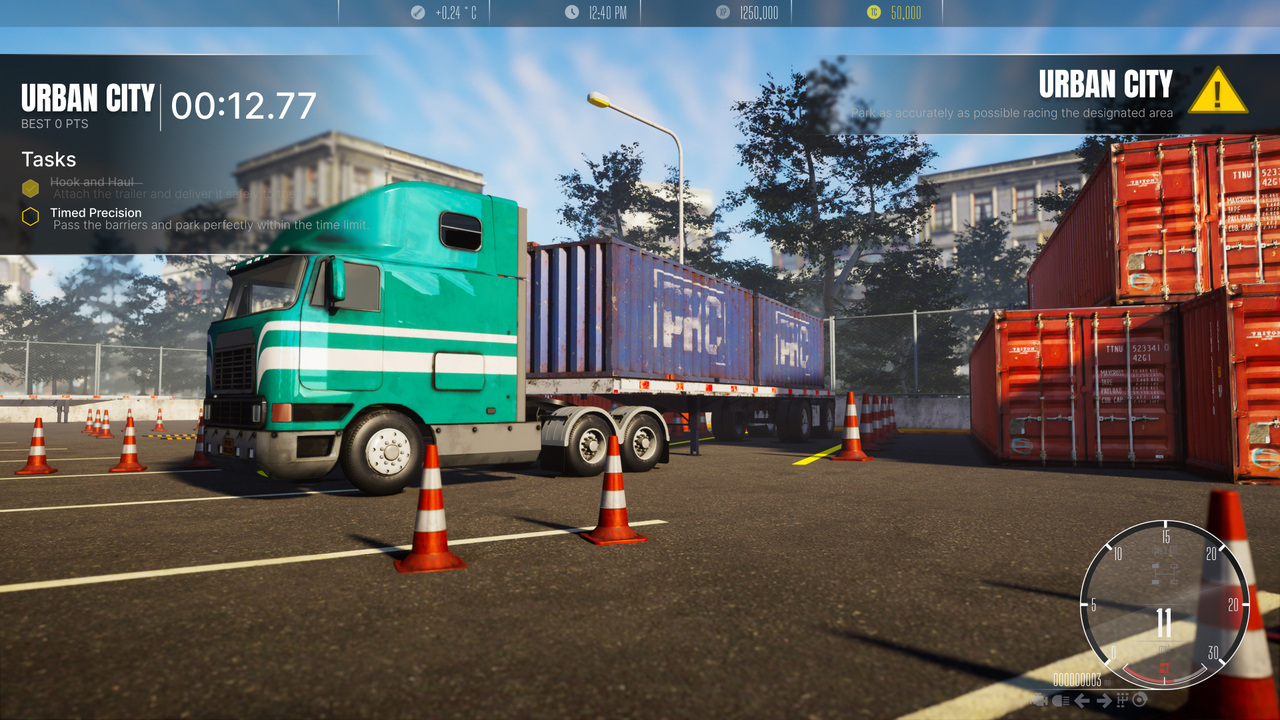
Task: Expand the Tasks panel header
Action: [x=49, y=159]
